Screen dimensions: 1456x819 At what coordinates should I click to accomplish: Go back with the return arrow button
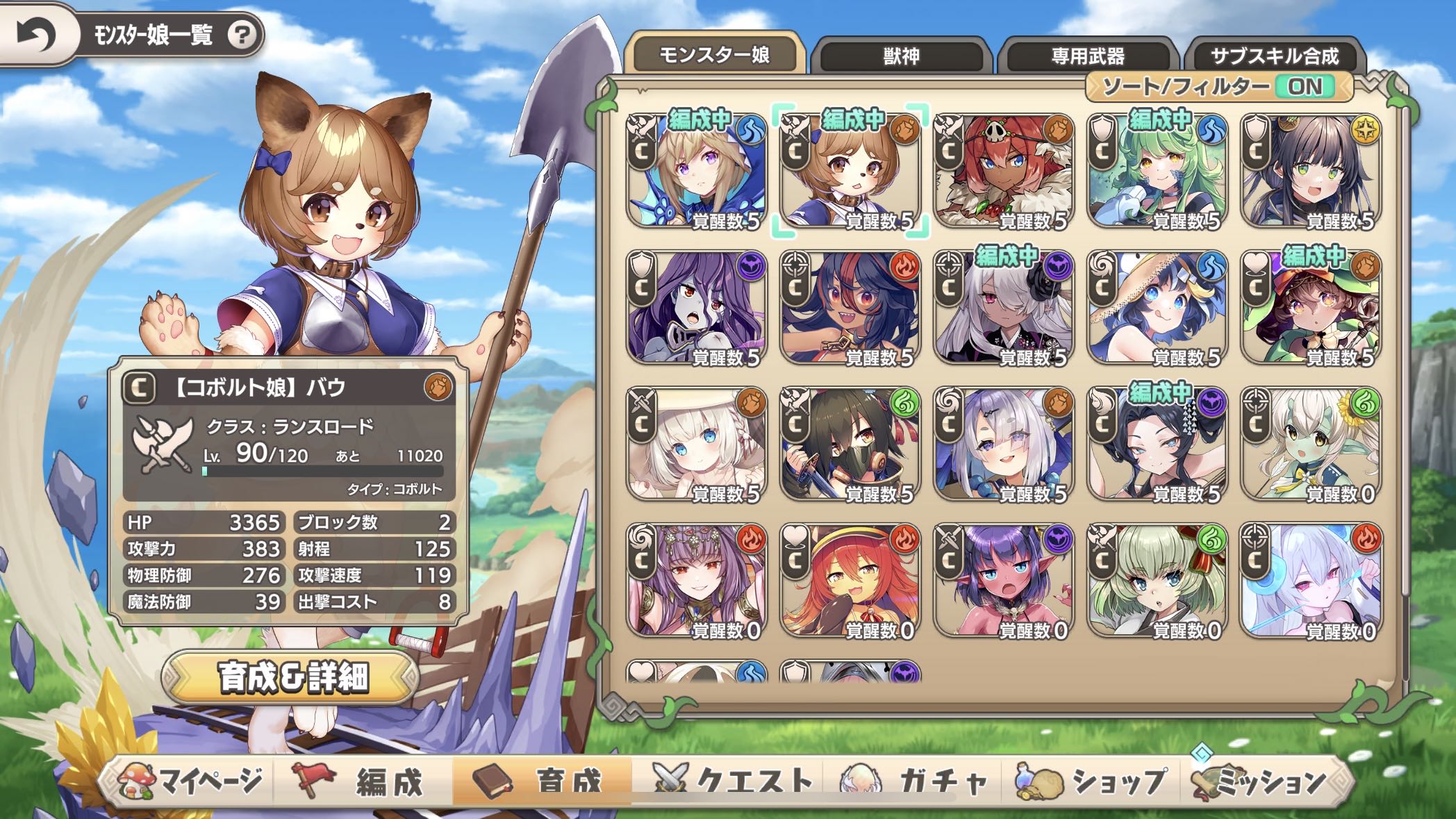pos(36,35)
